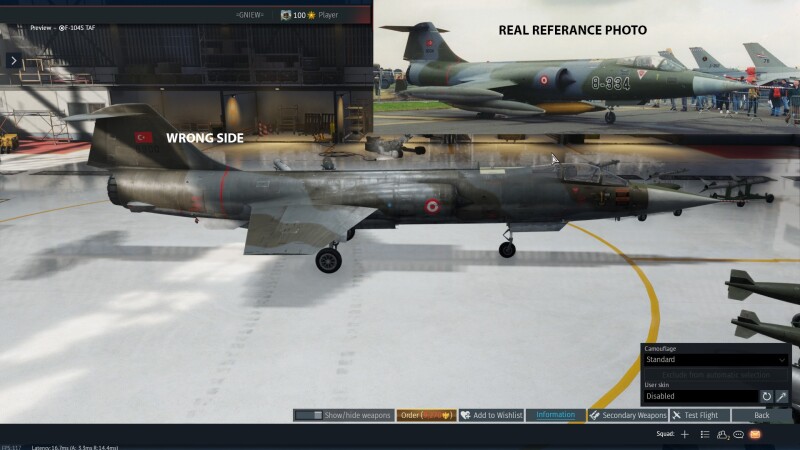Open the player profile card

[310, 15]
